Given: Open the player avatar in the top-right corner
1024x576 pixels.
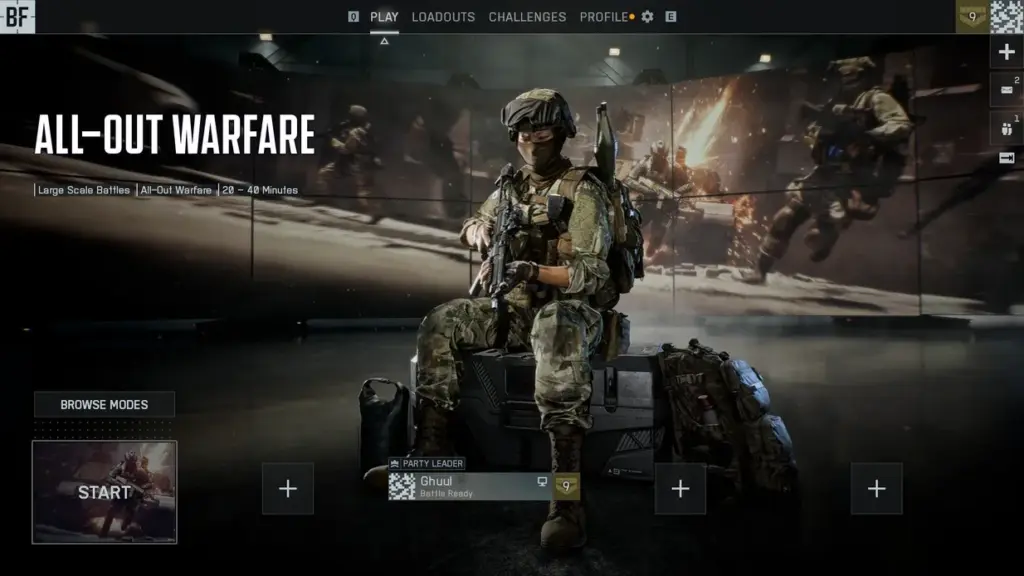Looking at the screenshot, I should coord(1007,17).
